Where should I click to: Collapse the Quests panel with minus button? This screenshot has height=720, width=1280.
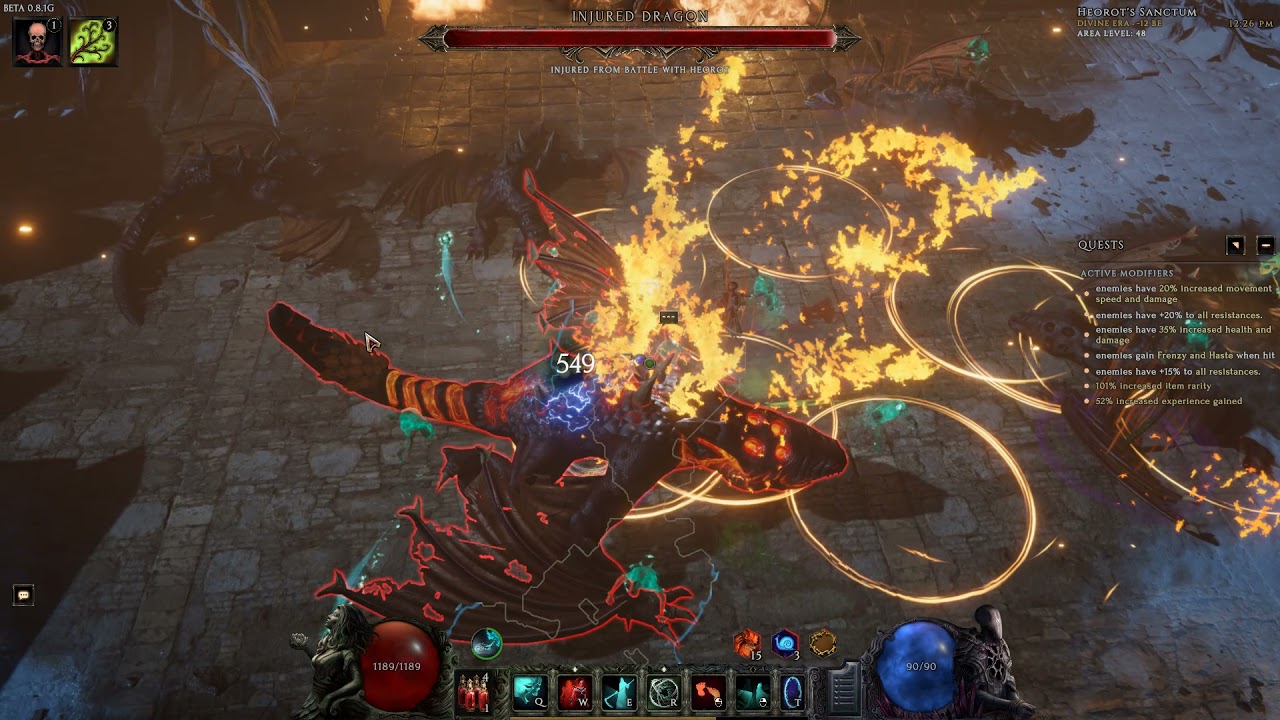pos(1265,245)
